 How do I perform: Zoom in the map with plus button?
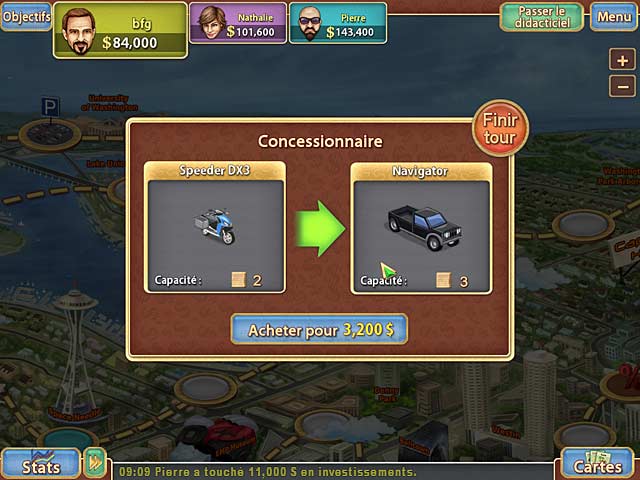tap(621, 60)
